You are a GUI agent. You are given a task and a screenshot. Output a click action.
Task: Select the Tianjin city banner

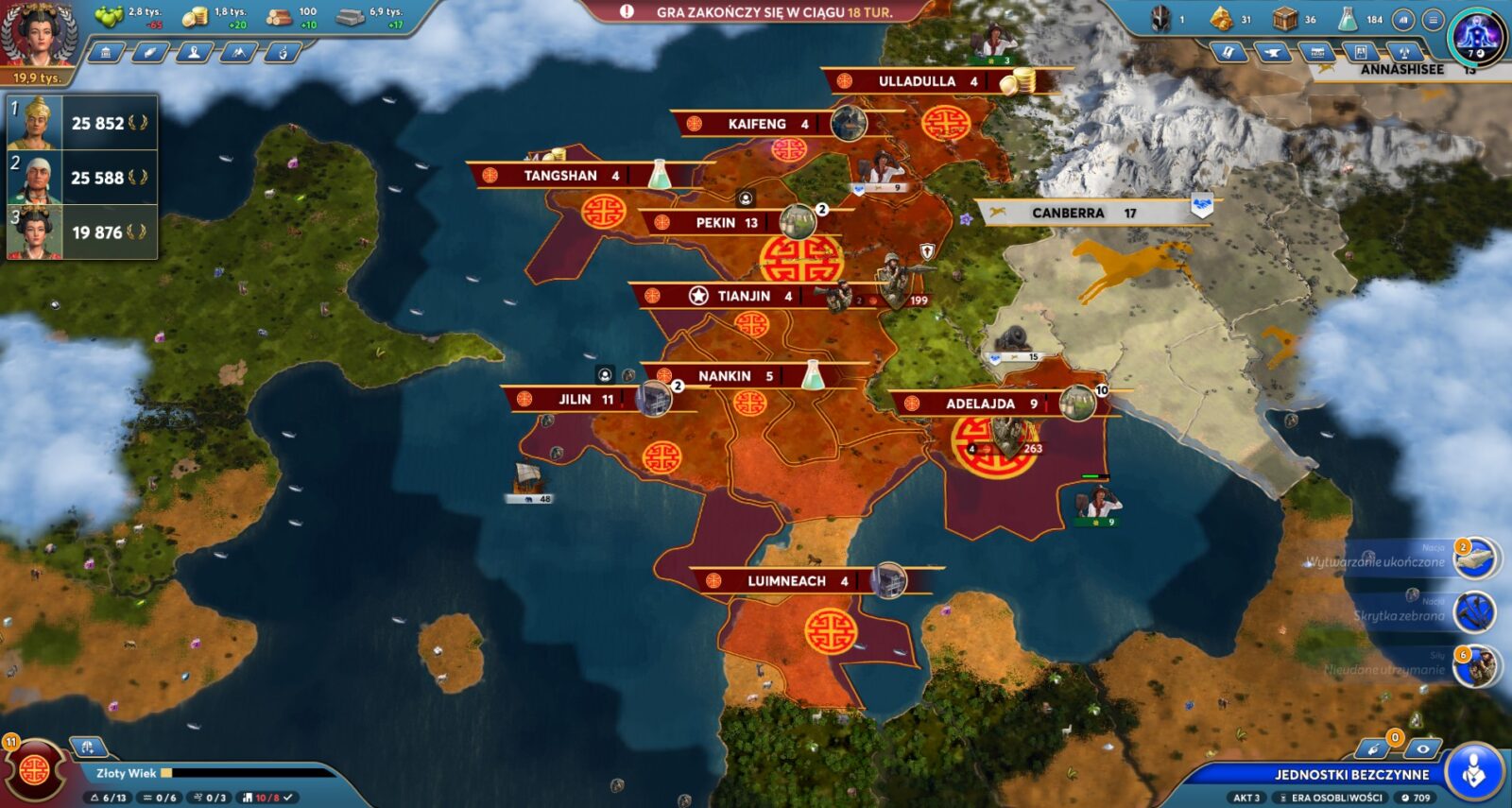click(743, 296)
